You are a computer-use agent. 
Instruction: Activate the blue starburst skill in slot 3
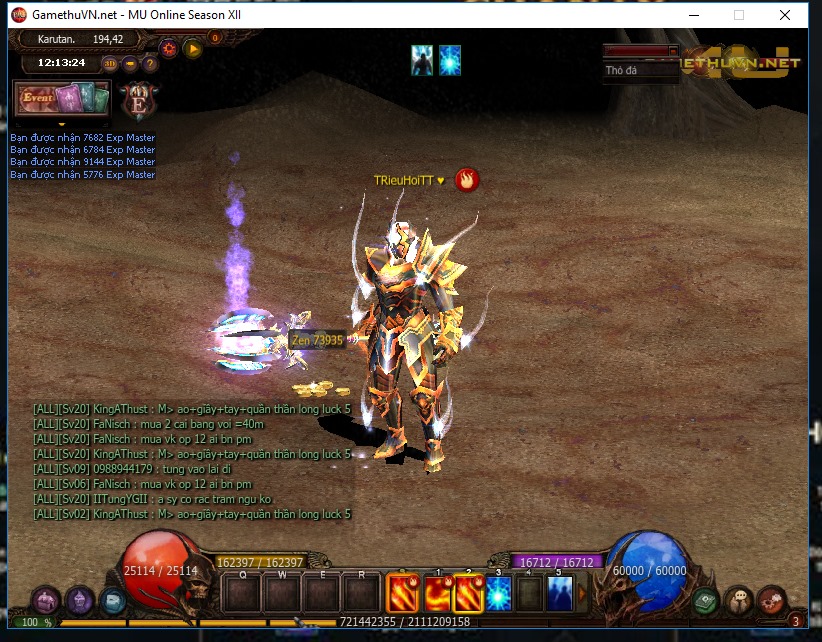tap(498, 594)
